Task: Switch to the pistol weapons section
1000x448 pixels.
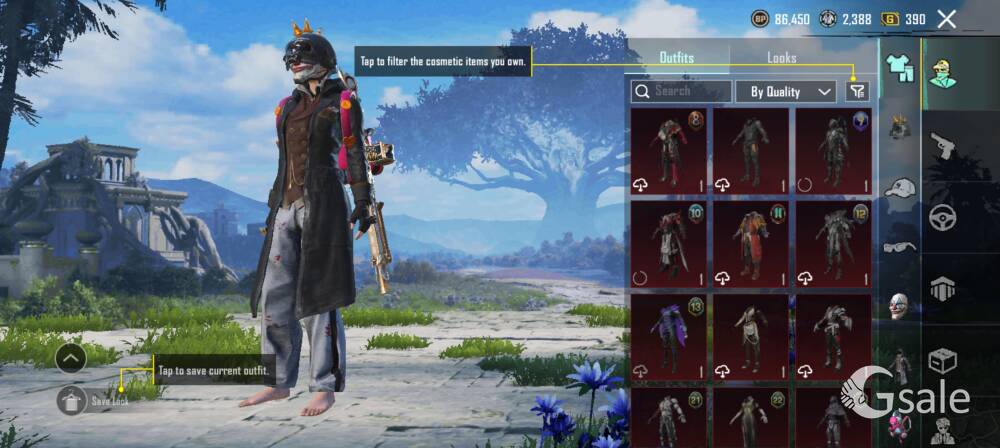Action: tap(943, 148)
